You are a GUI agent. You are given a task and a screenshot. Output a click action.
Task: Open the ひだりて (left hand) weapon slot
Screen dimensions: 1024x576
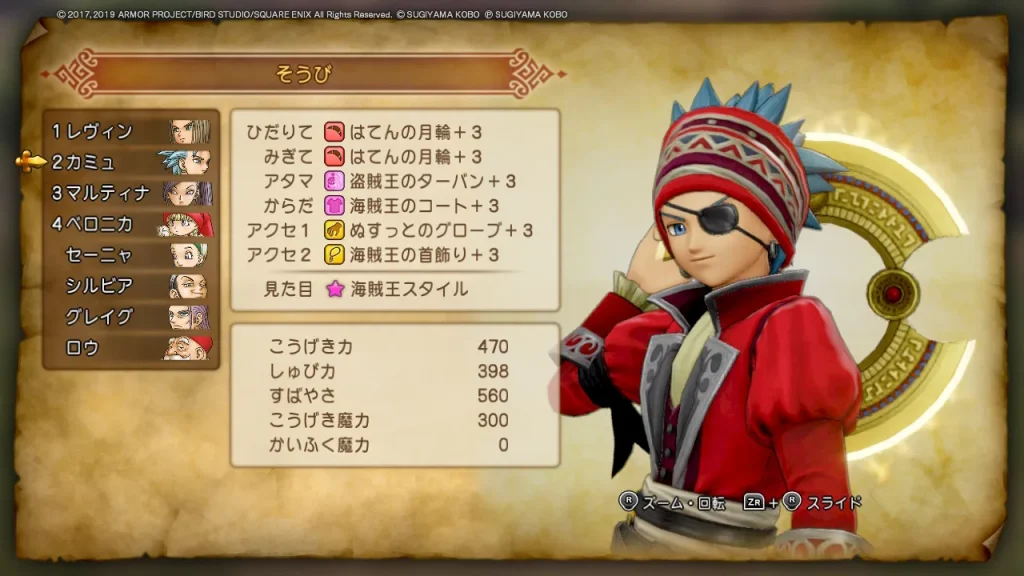[394, 132]
